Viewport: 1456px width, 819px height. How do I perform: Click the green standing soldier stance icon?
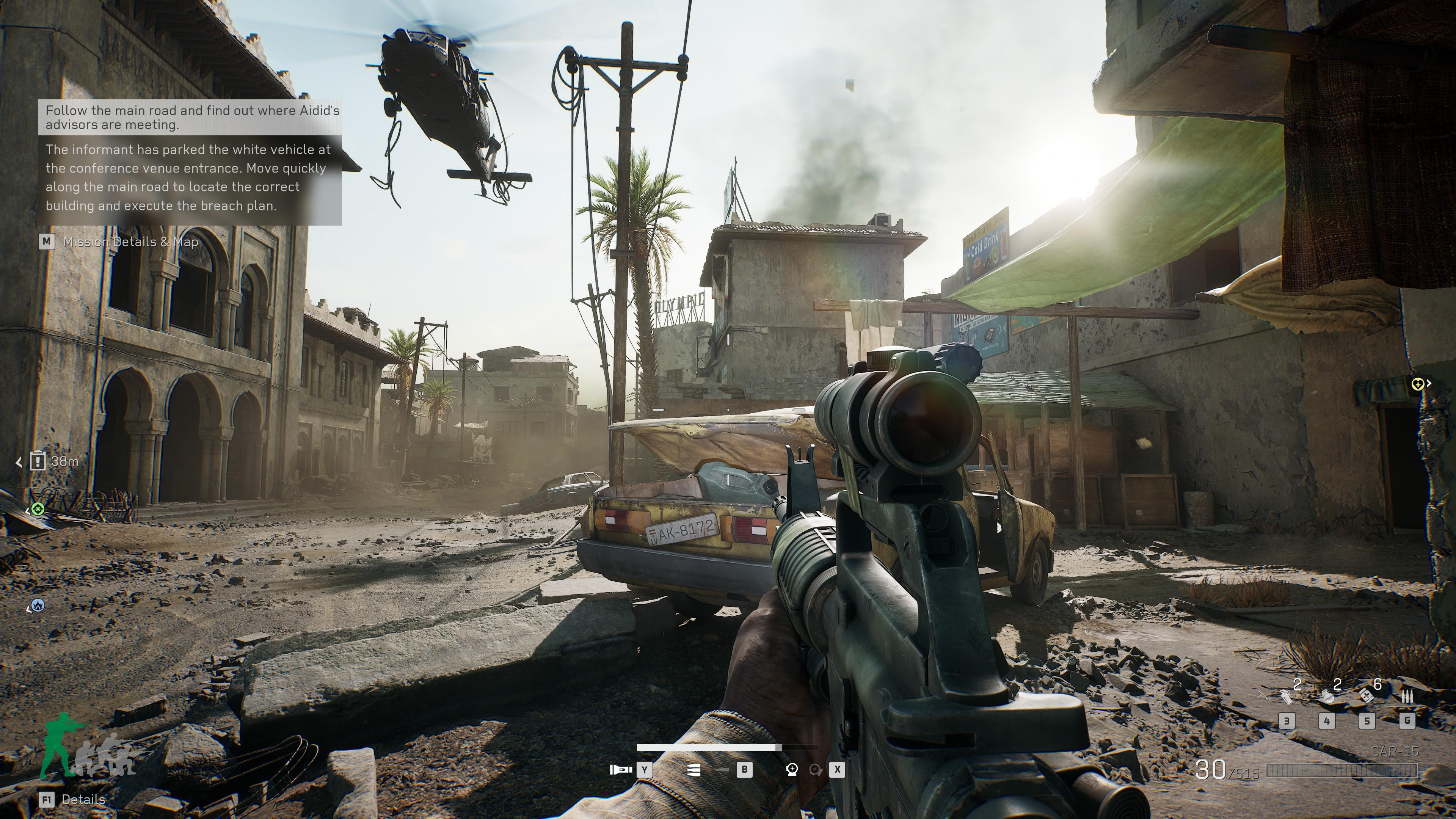60,743
